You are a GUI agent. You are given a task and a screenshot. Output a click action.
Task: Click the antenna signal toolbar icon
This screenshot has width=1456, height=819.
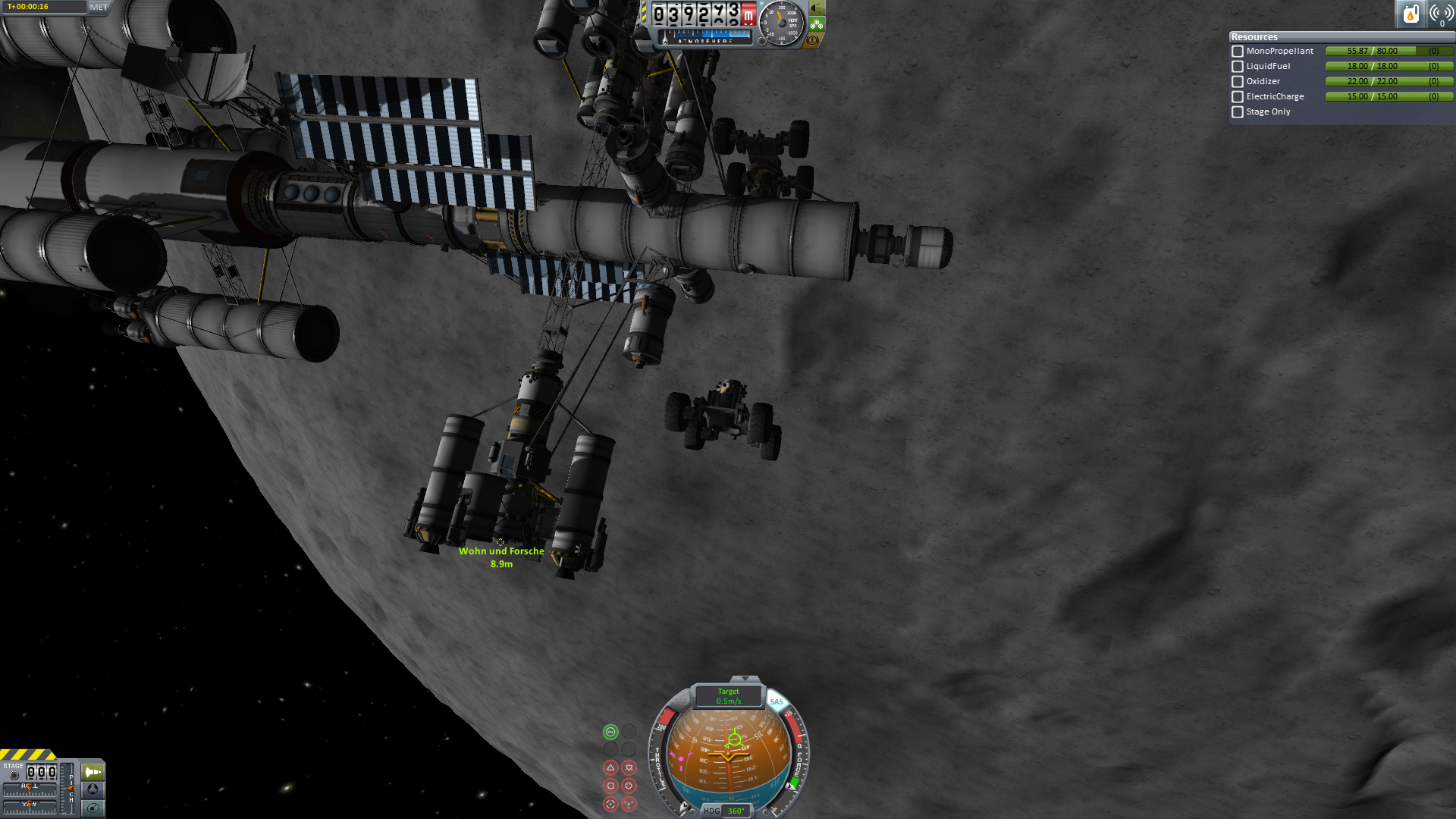(1440, 14)
